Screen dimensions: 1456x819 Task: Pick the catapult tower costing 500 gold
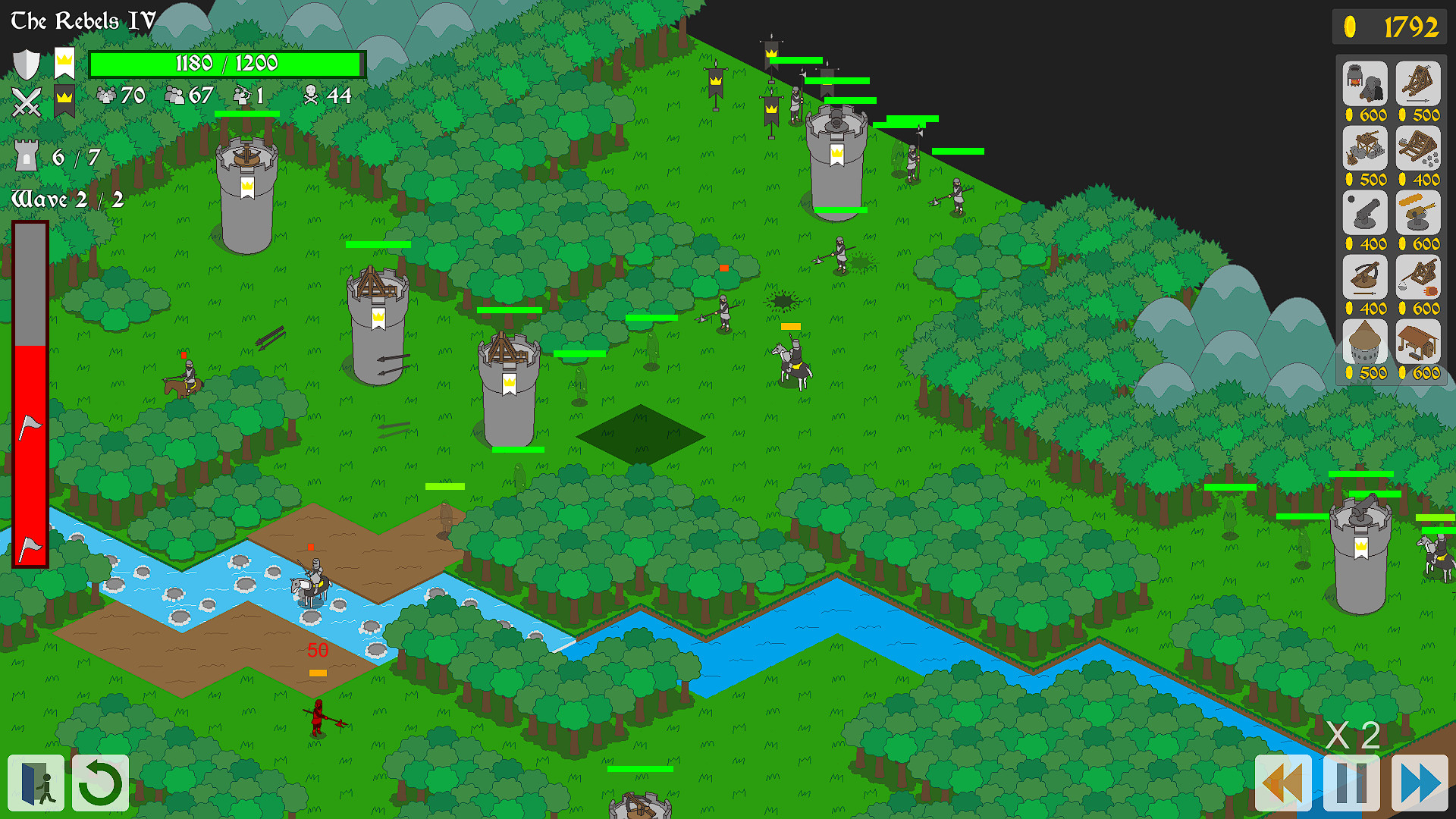point(1363,149)
